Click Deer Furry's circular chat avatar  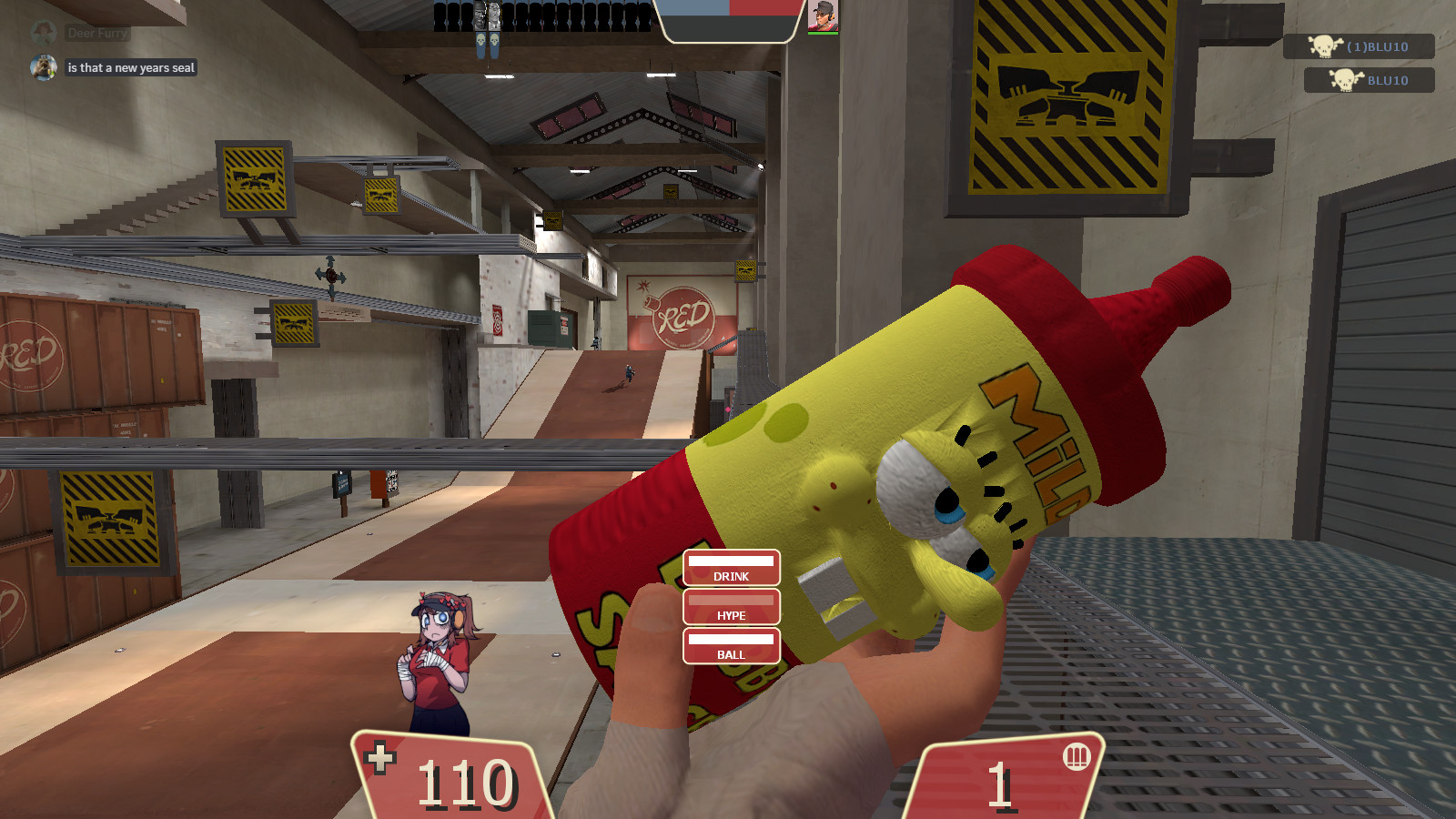pos(44,31)
